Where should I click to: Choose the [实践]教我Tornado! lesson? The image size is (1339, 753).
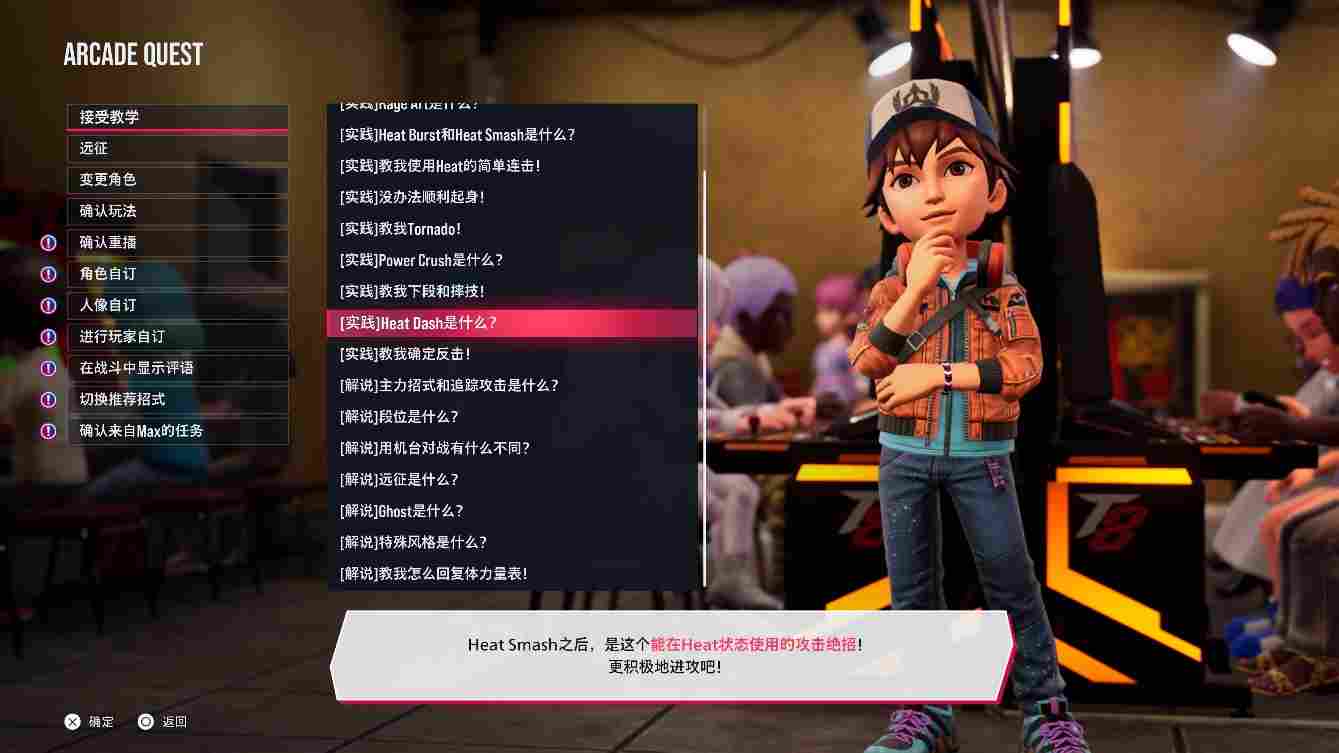pyautogui.click(x=400, y=229)
